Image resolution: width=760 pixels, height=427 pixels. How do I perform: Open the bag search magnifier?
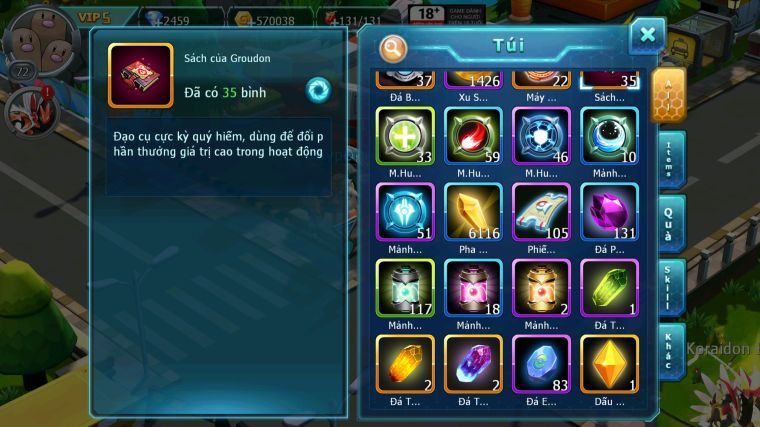coord(394,47)
